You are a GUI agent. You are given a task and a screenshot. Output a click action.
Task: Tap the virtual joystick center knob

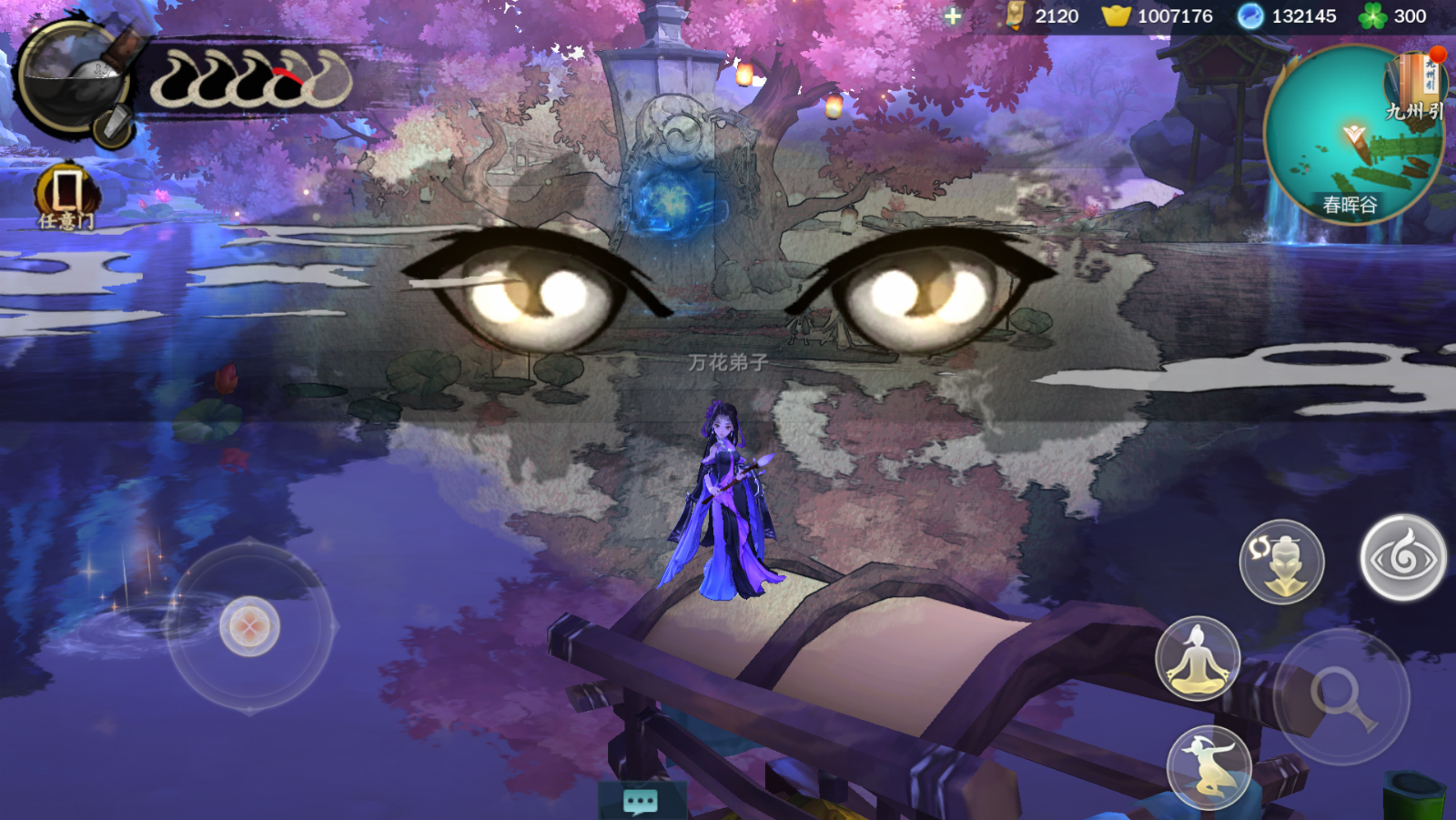pos(249,626)
